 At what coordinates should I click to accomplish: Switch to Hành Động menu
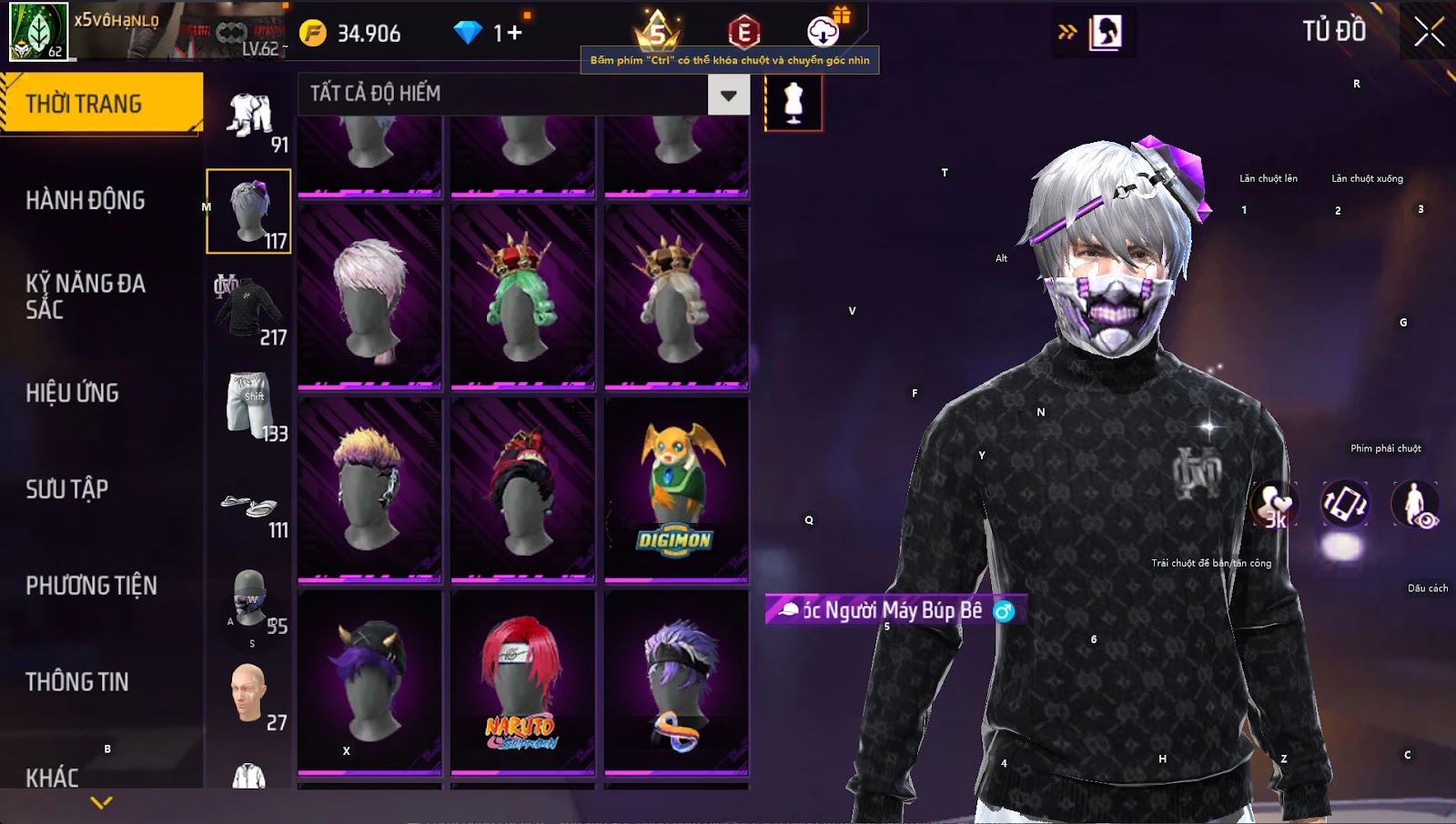click(86, 200)
